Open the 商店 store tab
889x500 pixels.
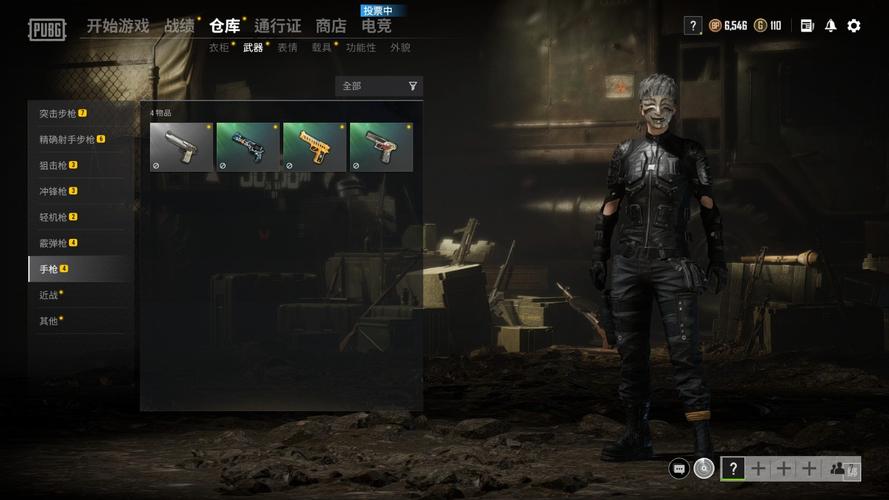tap(330, 26)
